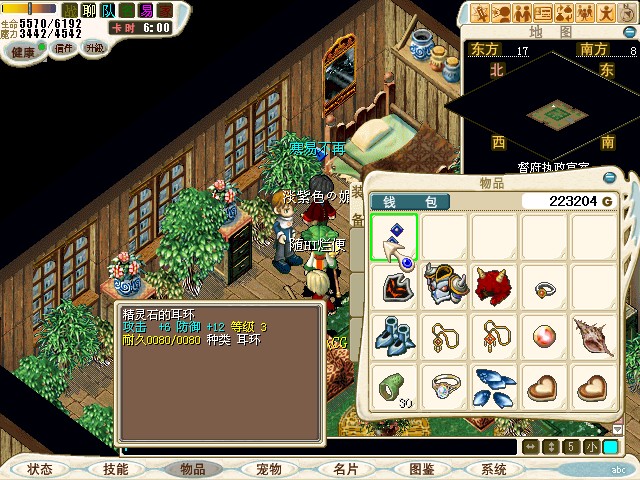The width and height of the screenshot is (640, 480).
Task: Open the 系统 system menu
Action: 494,469
